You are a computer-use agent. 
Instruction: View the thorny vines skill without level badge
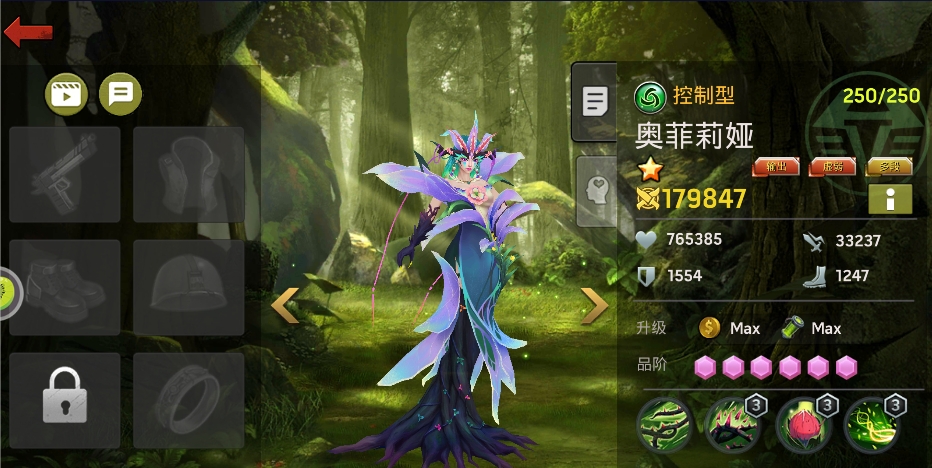tap(663, 425)
